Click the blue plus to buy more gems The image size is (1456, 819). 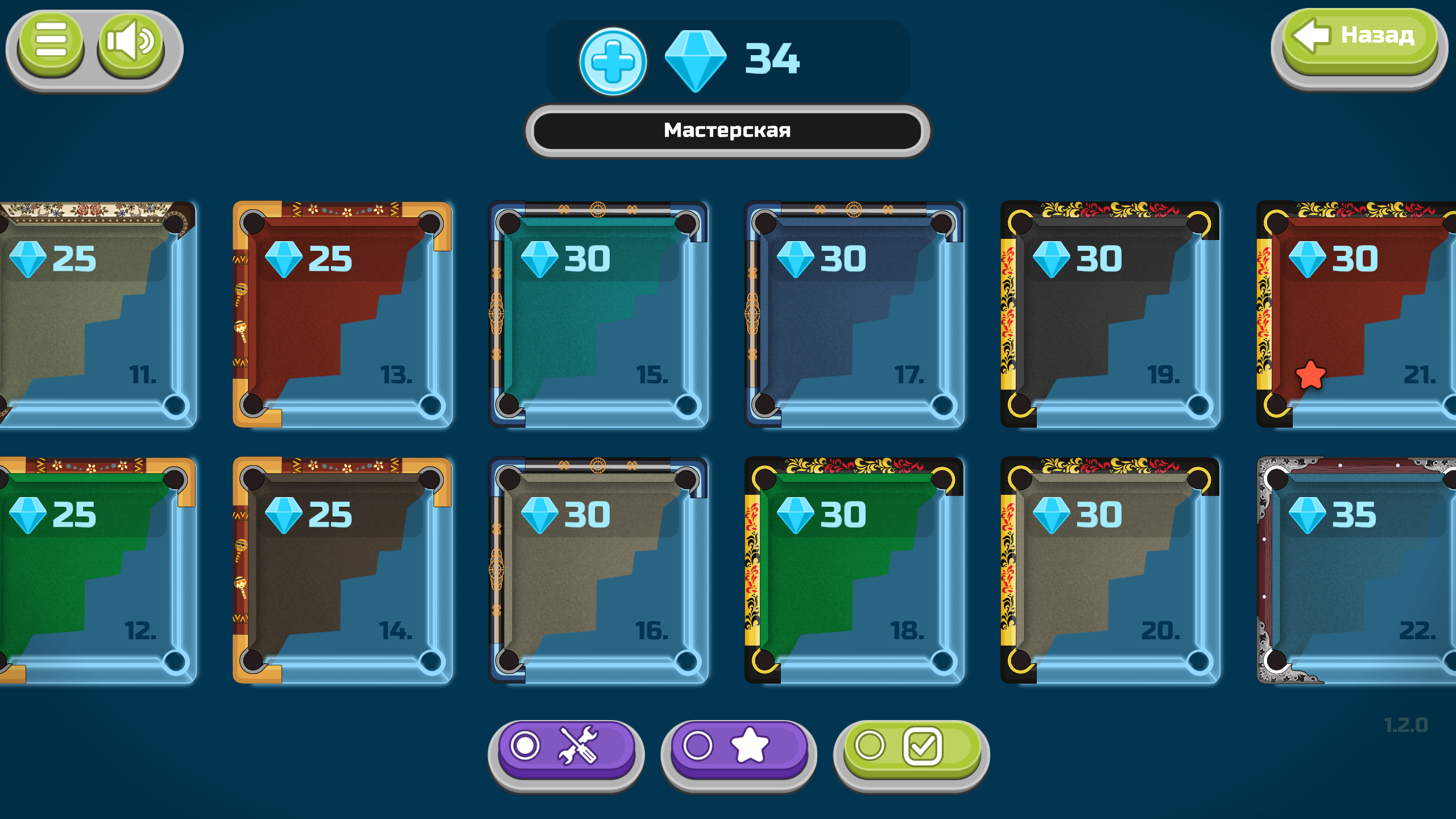pyautogui.click(x=613, y=61)
